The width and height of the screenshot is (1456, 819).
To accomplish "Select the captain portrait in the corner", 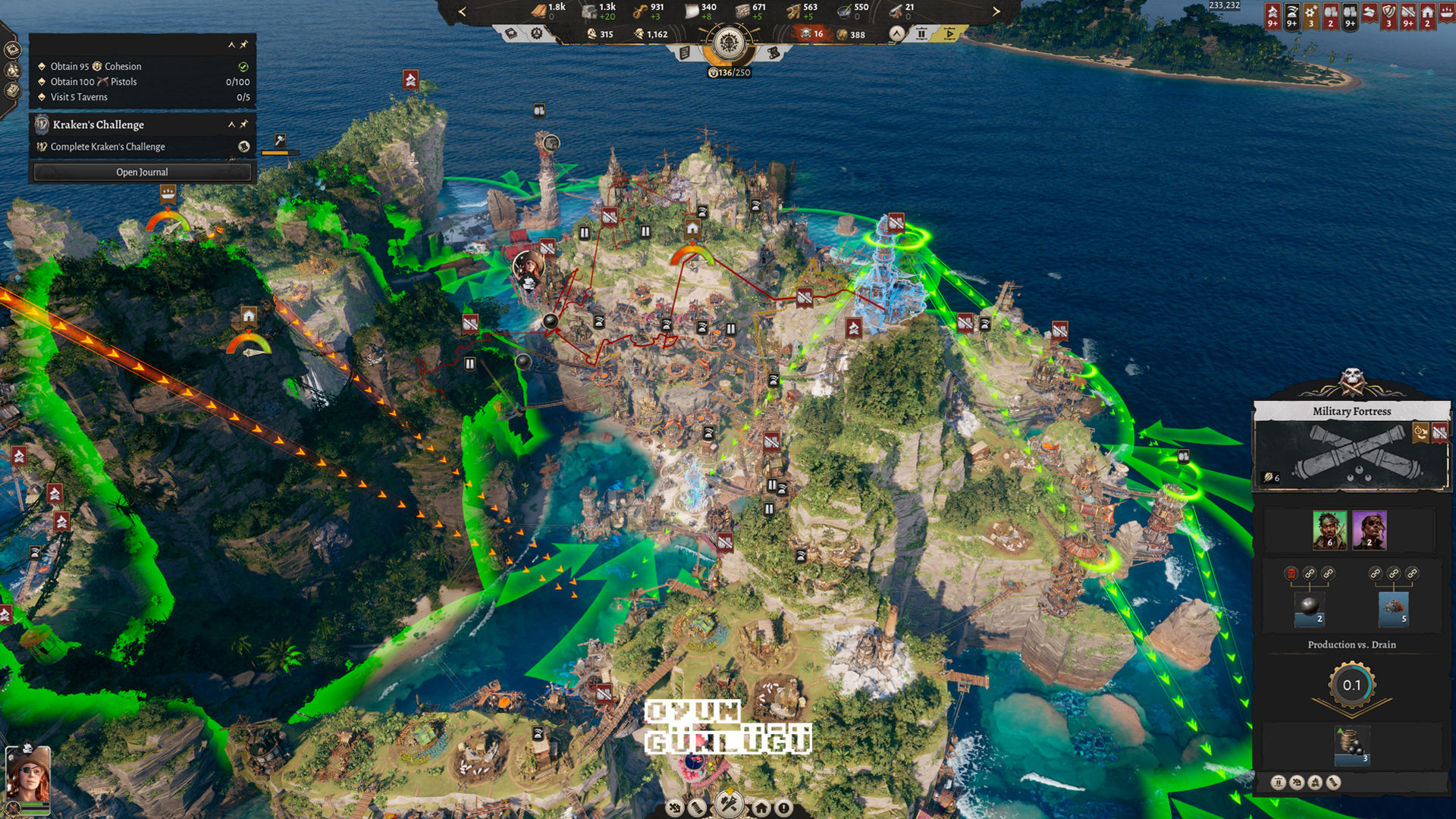I will click(28, 773).
